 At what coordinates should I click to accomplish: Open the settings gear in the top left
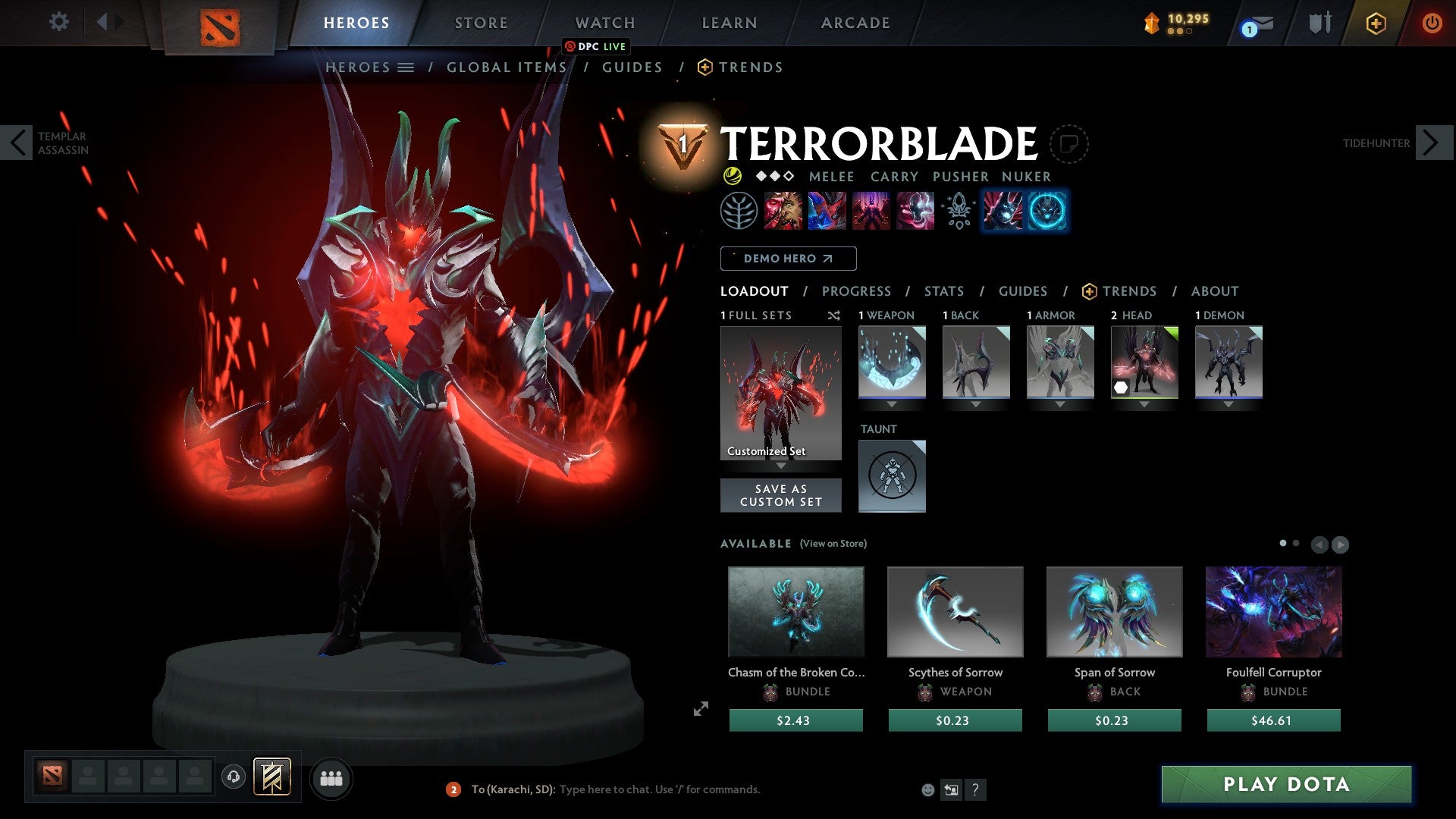(58, 22)
